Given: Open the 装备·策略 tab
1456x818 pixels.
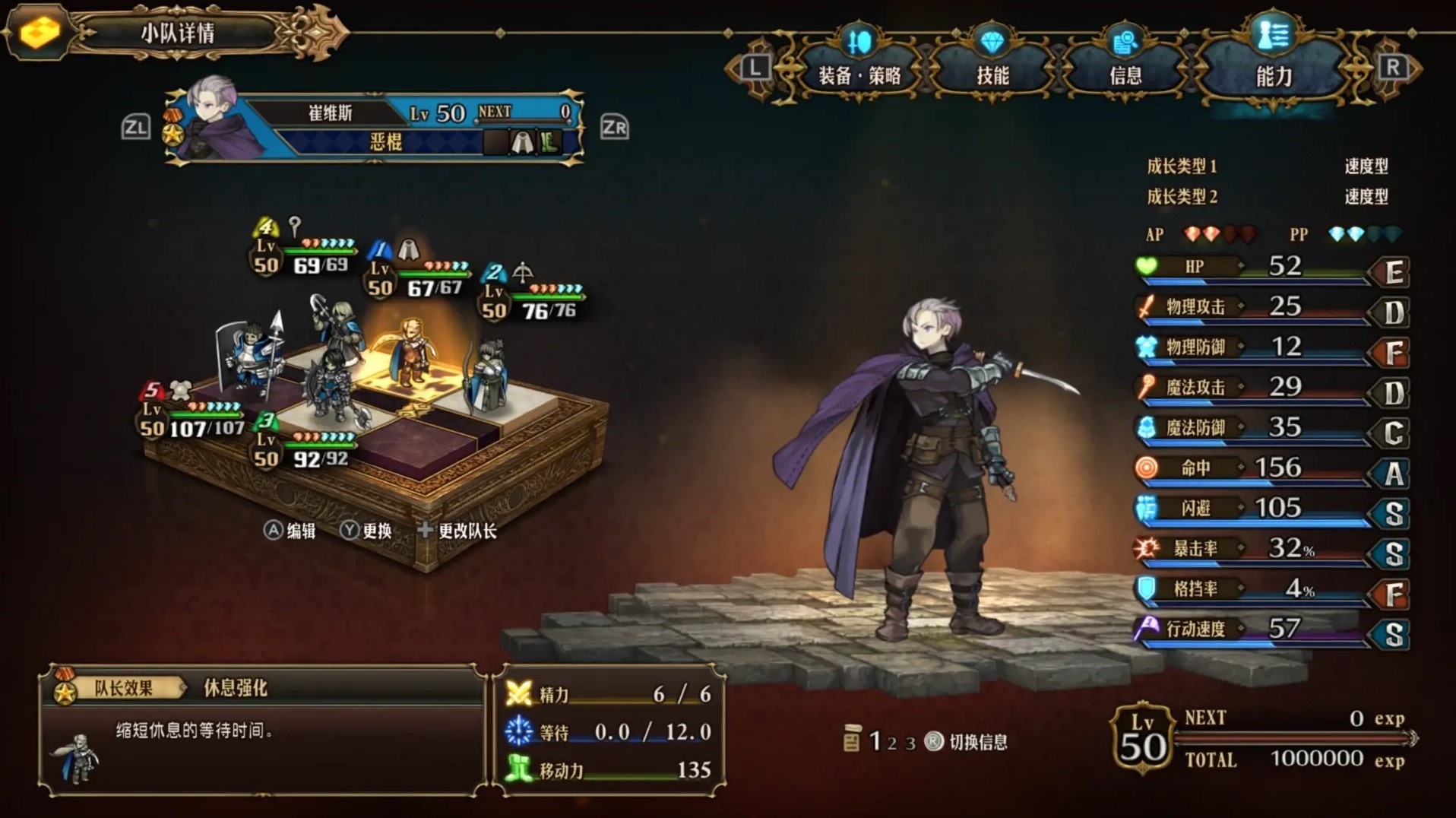Looking at the screenshot, I should tap(859, 75).
